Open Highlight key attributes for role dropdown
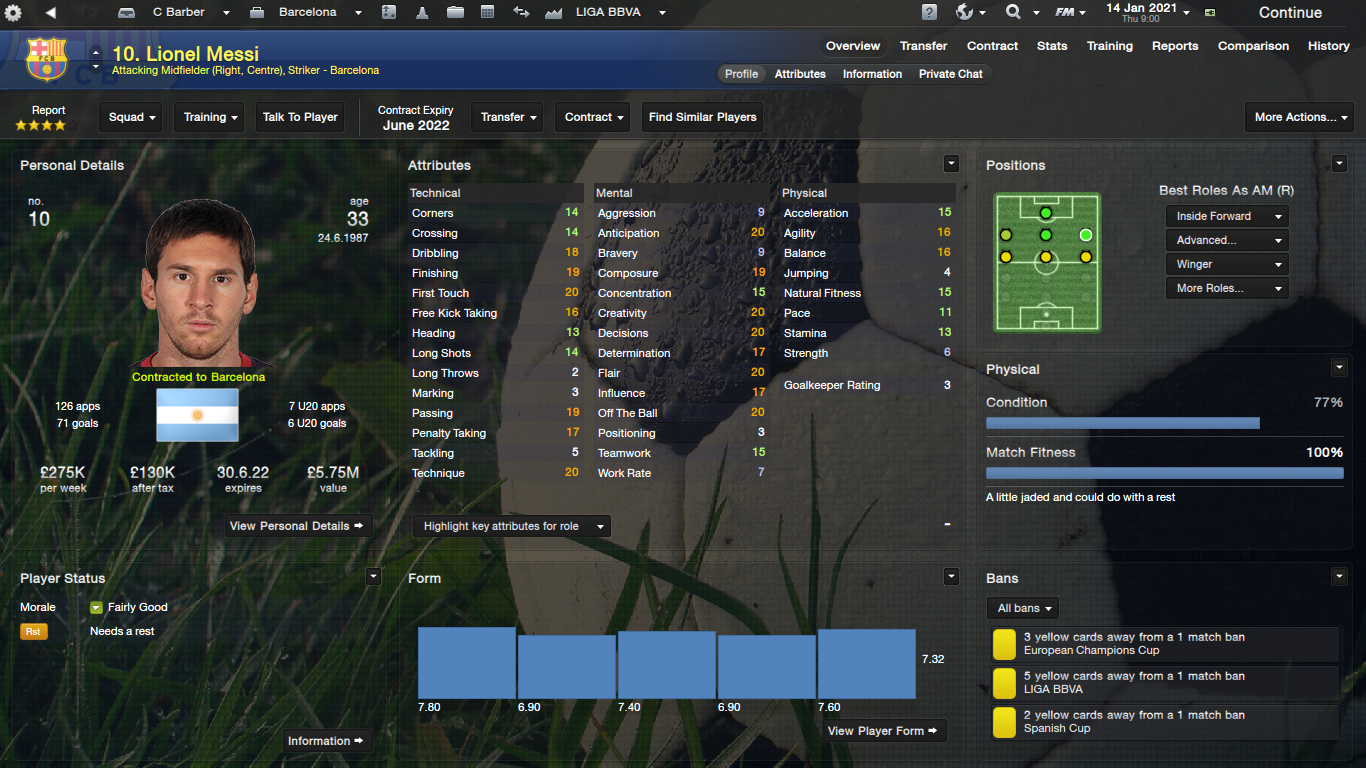 [511, 526]
